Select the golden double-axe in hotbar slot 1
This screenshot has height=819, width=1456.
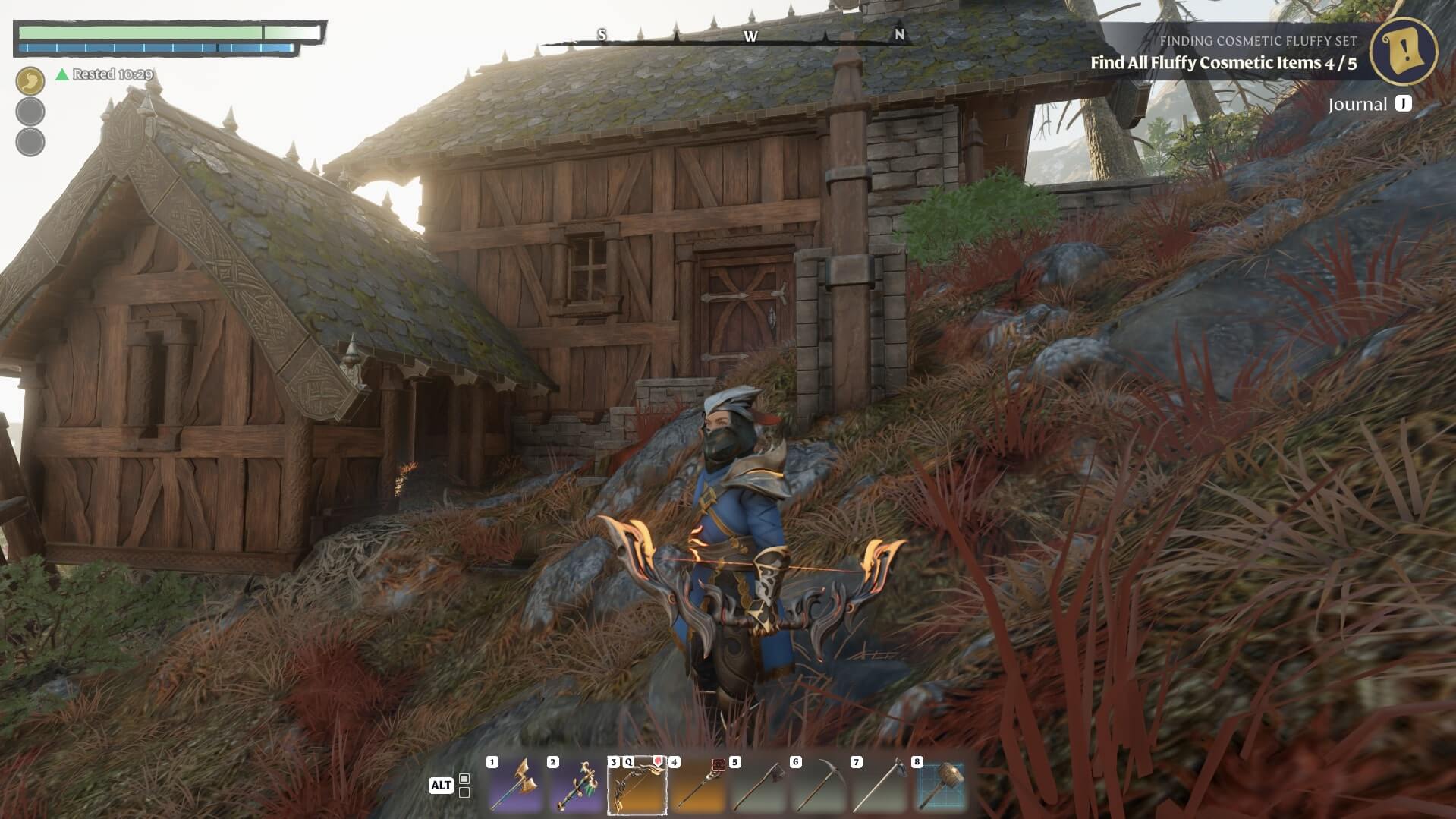click(516, 785)
